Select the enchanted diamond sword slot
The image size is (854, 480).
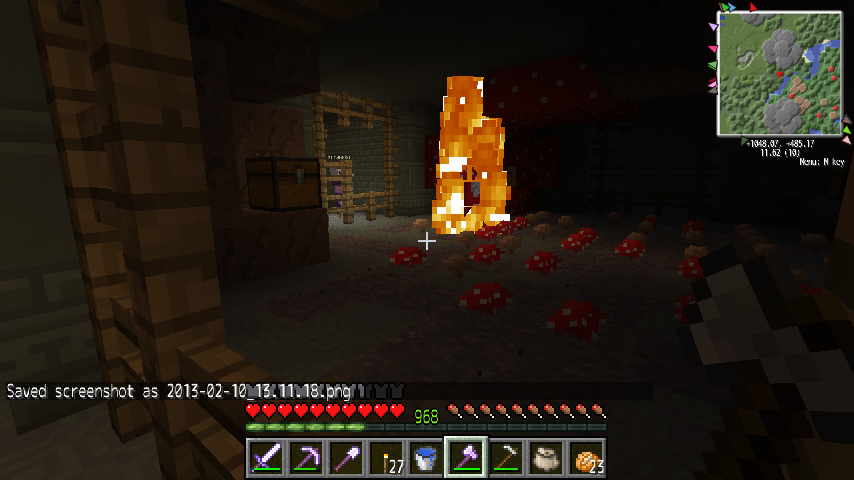266,458
